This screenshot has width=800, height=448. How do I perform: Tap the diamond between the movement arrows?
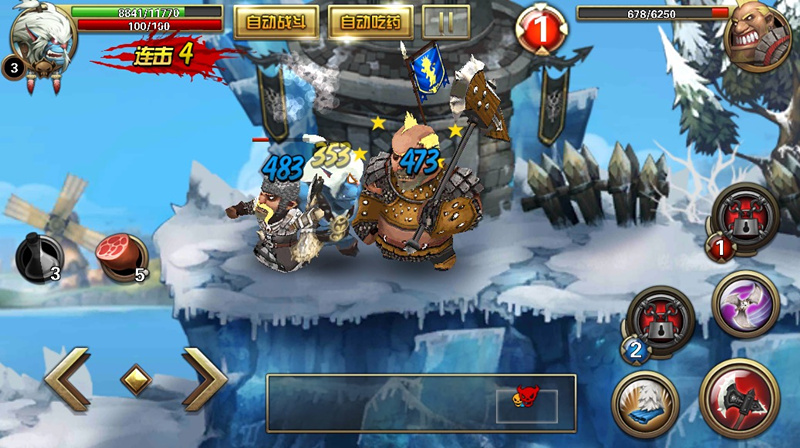(x=136, y=380)
